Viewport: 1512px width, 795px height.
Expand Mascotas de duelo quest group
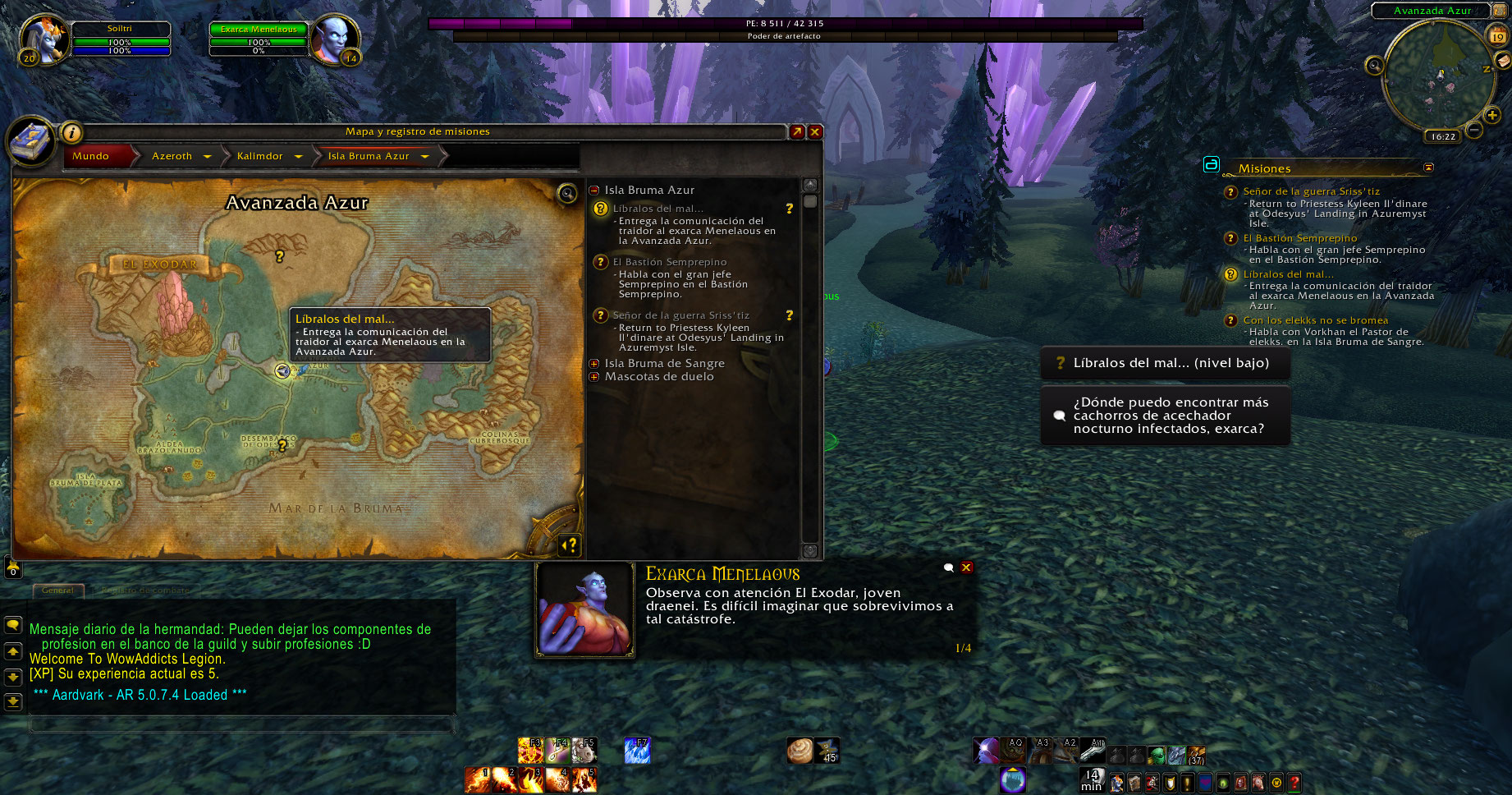pyautogui.click(x=594, y=377)
